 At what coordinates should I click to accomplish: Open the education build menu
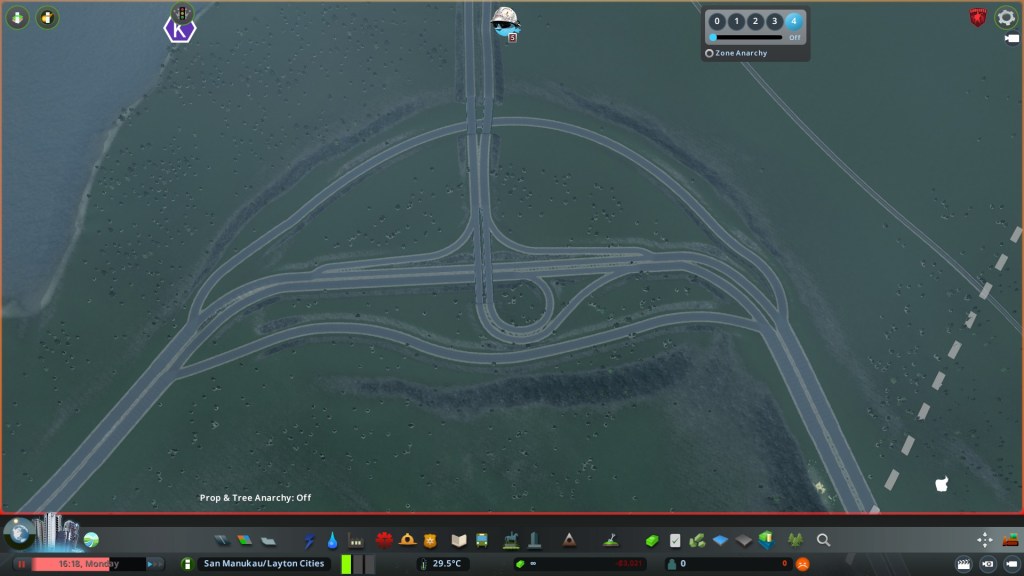(x=459, y=540)
